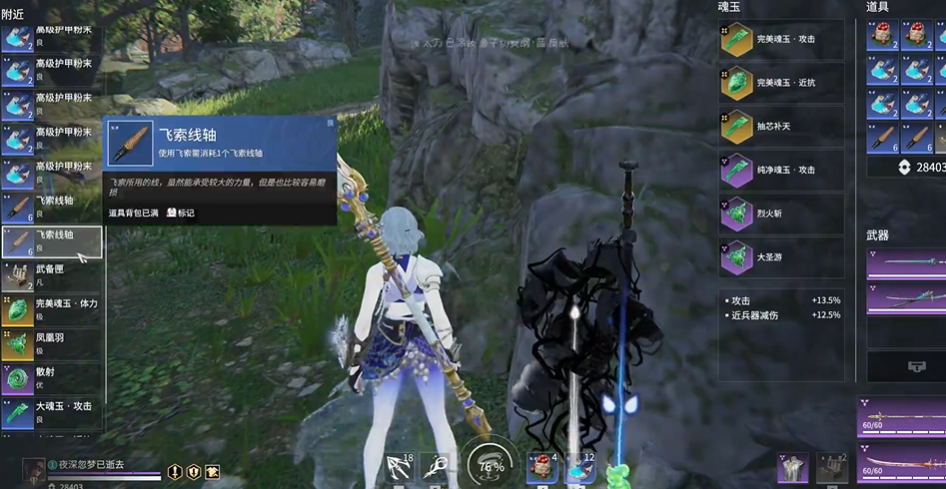Select 武备匣 in the nearby list

(x=52, y=275)
